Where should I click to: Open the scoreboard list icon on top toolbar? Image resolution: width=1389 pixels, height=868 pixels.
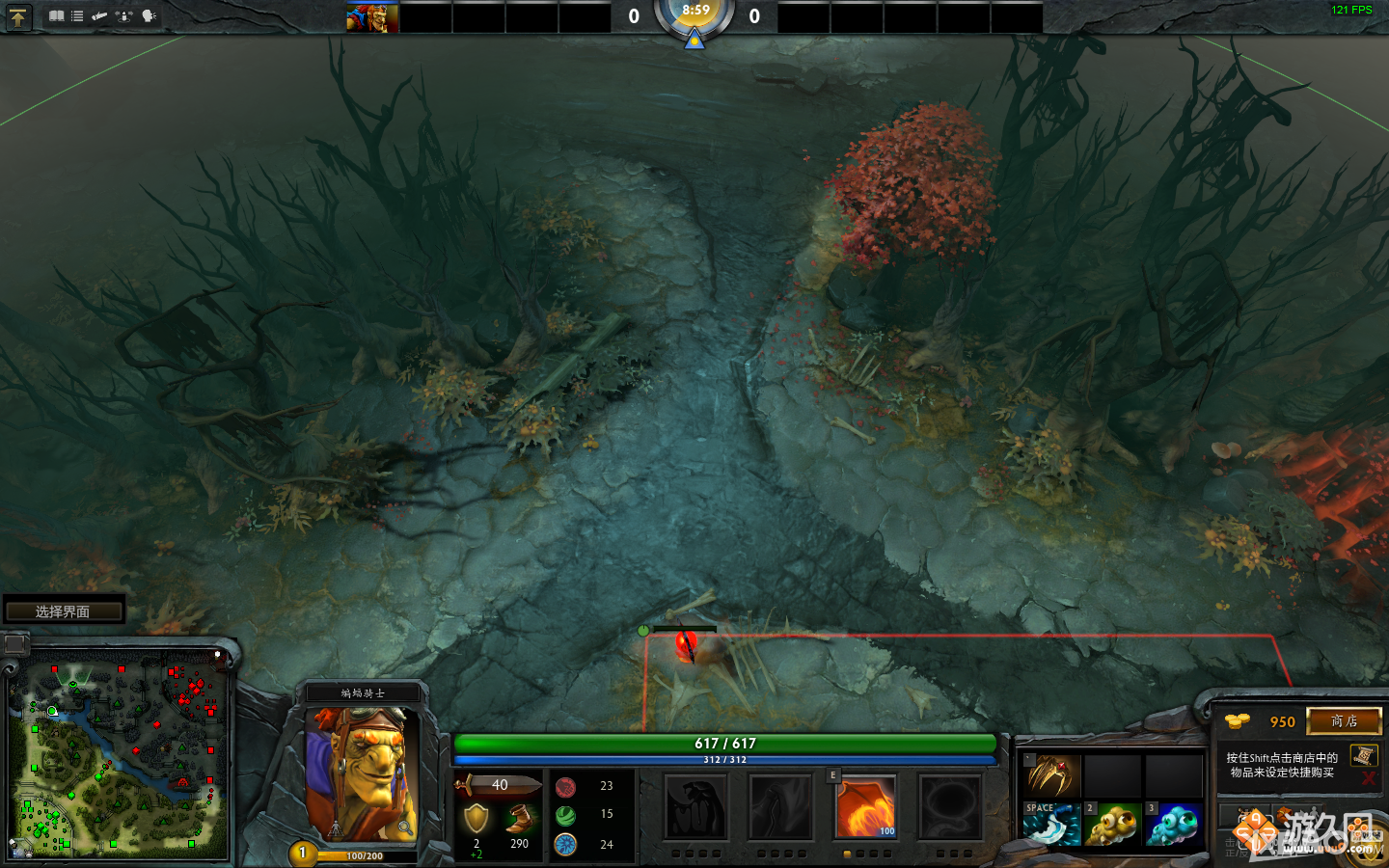tap(76, 15)
